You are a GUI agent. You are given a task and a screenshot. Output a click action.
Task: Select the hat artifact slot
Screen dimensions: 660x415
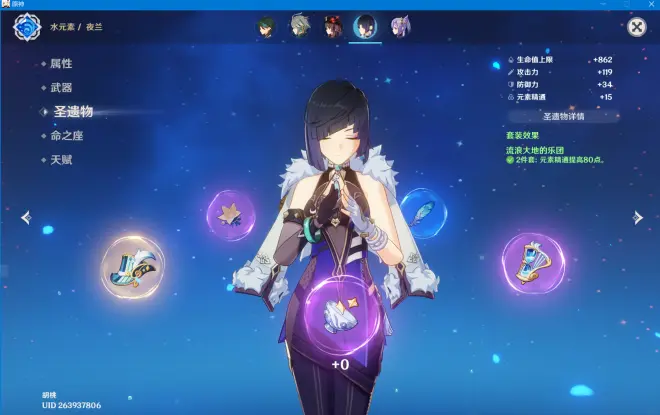pyautogui.click(x=131, y=263)
